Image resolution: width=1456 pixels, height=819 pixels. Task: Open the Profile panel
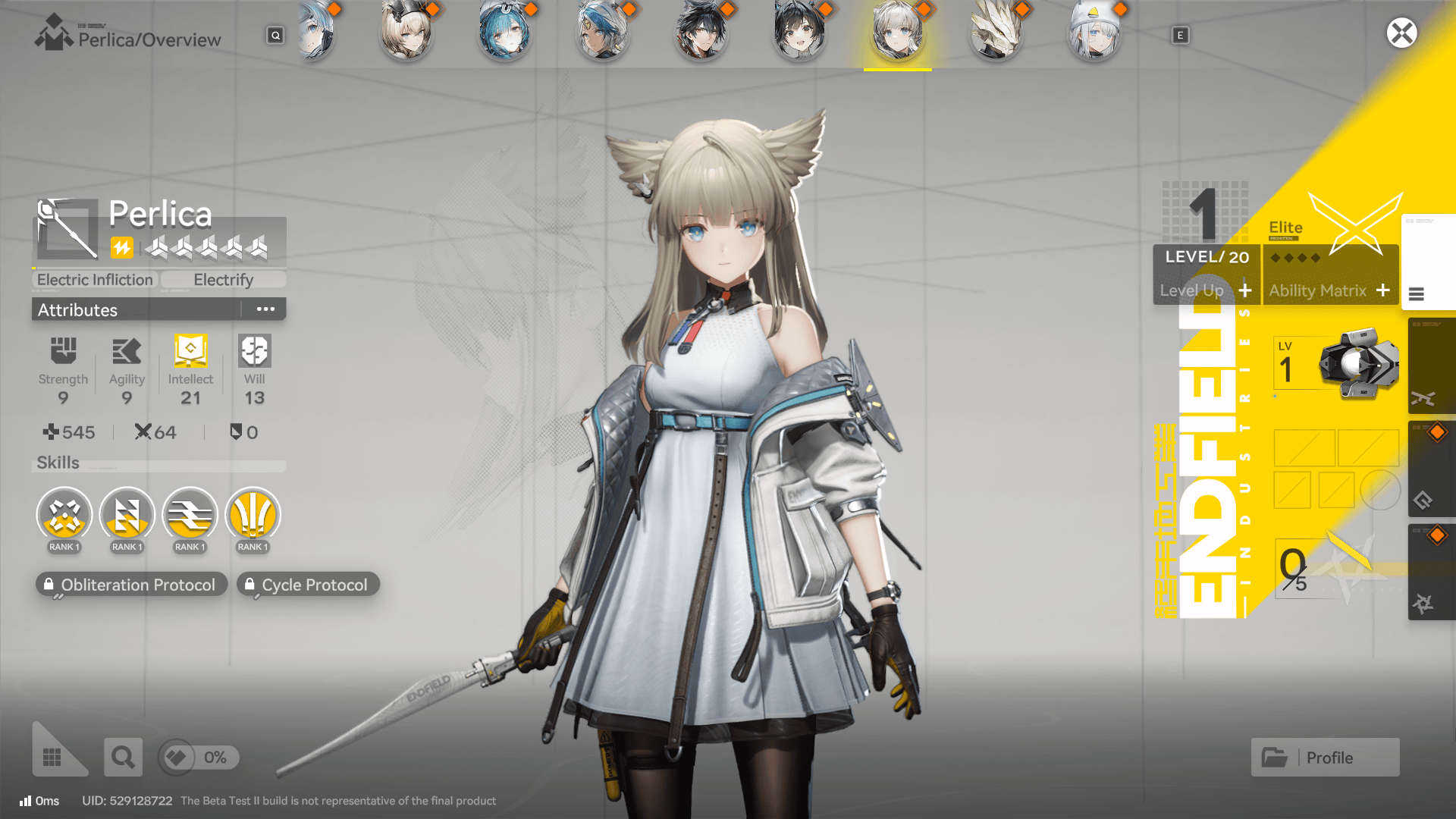pos(1324,757)
